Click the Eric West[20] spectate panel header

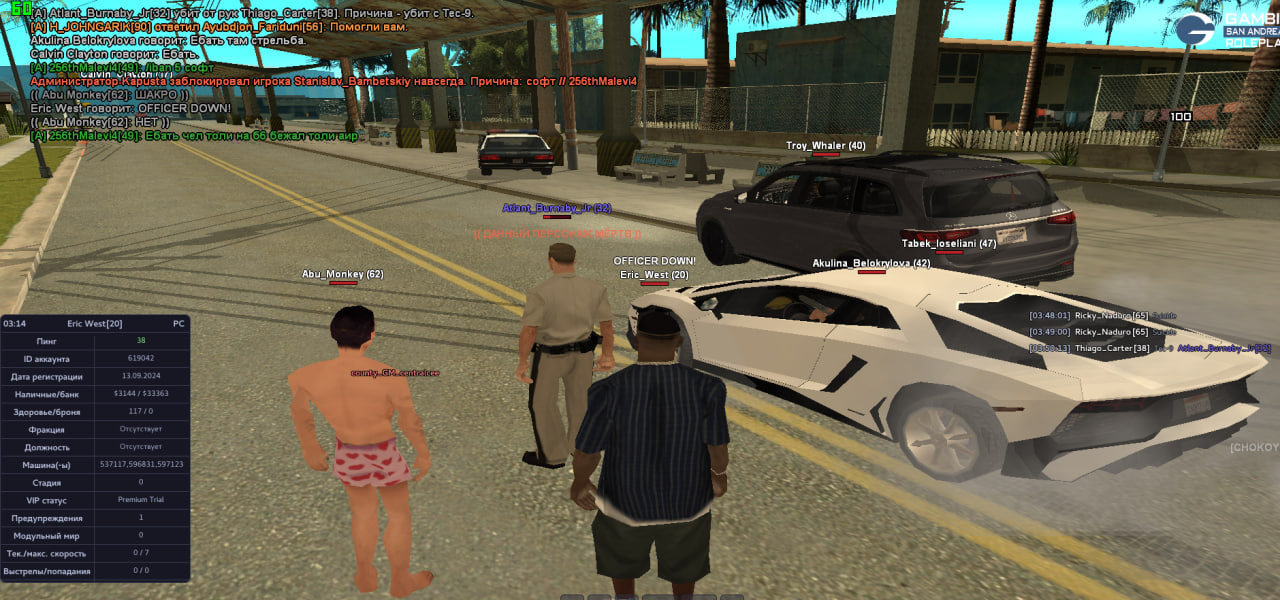(x=95, y=324)
